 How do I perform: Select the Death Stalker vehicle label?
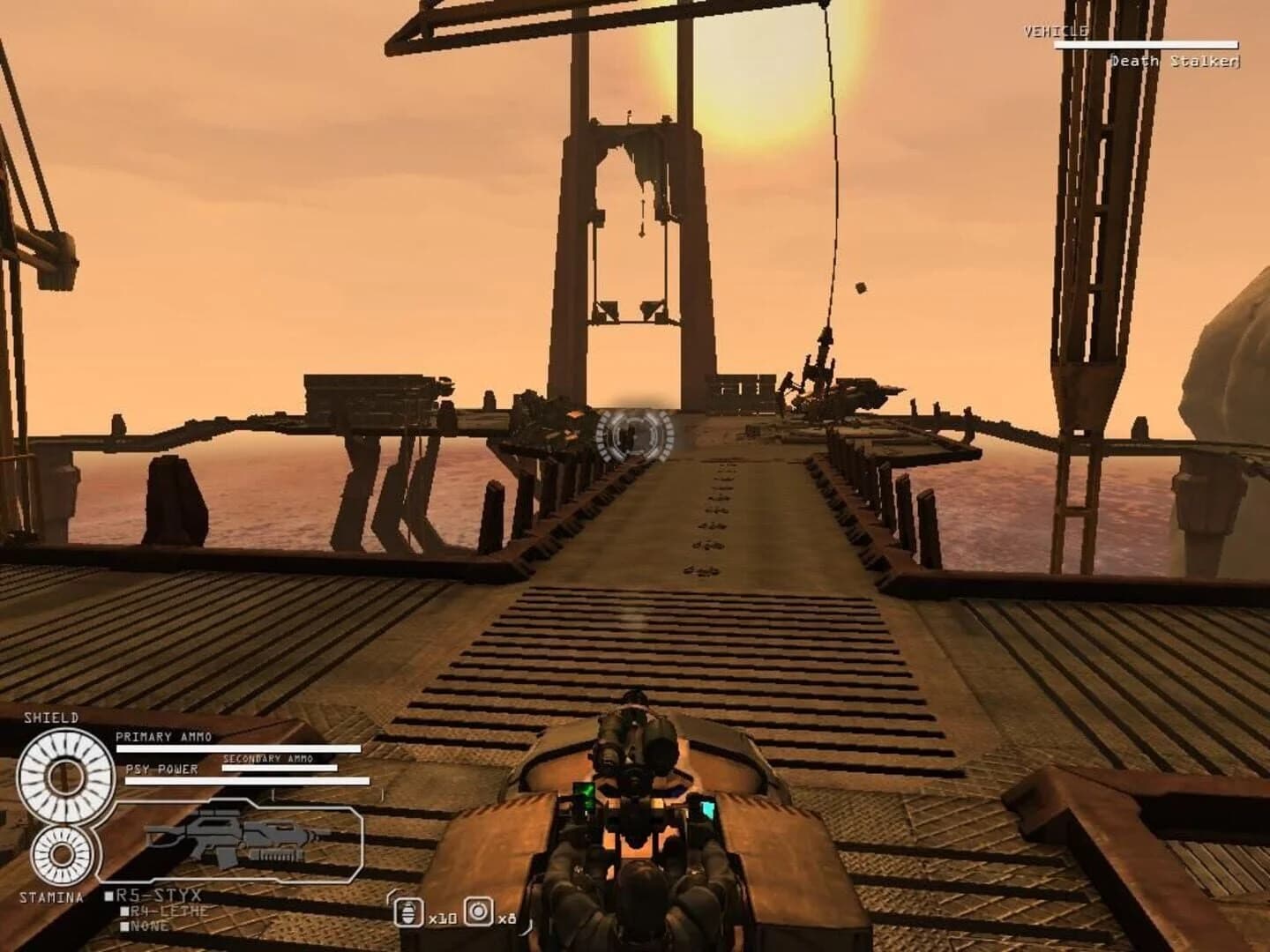[1174, 60]
